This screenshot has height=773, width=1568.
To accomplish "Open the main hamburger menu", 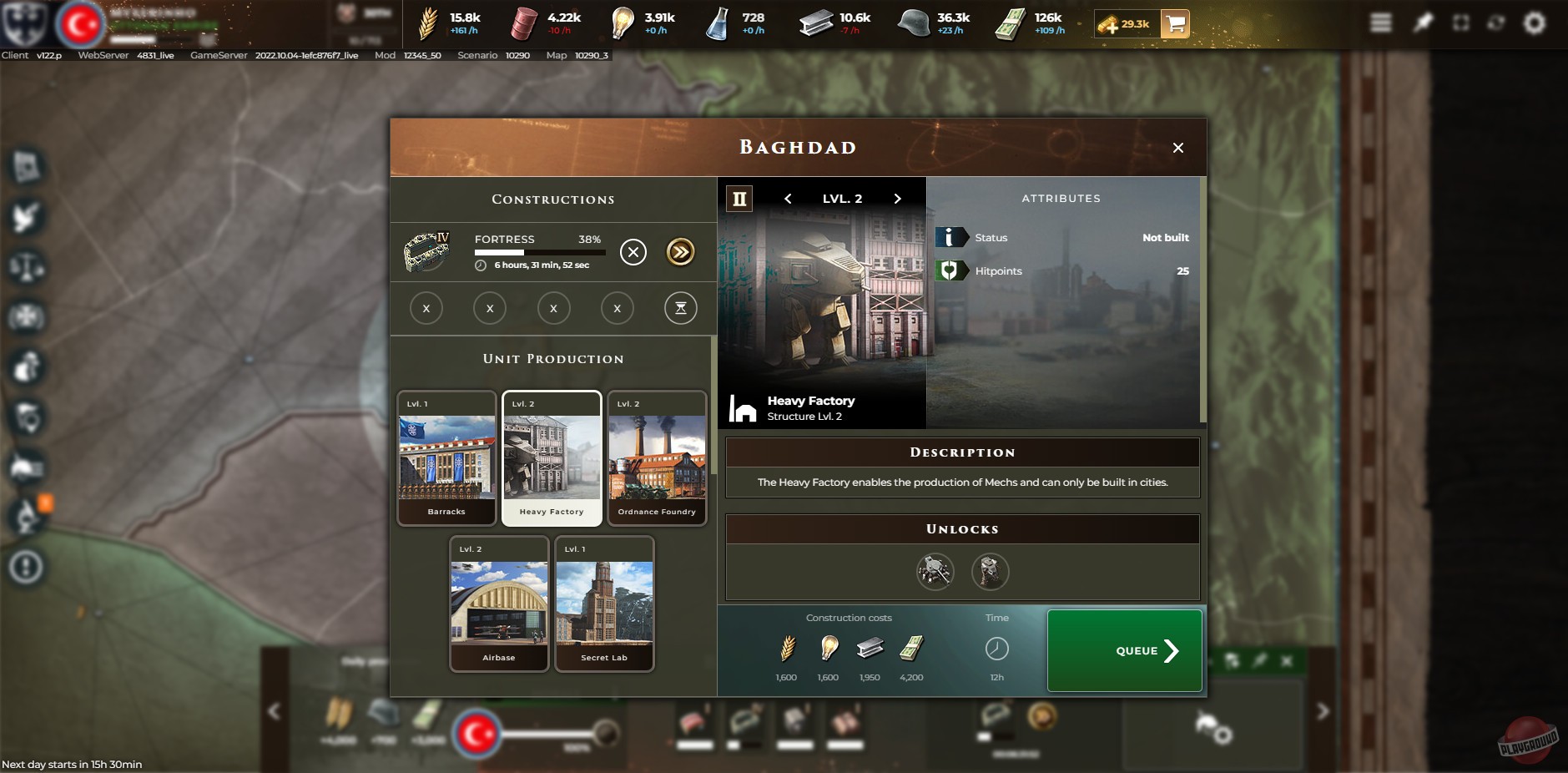I will (1381, 22).
